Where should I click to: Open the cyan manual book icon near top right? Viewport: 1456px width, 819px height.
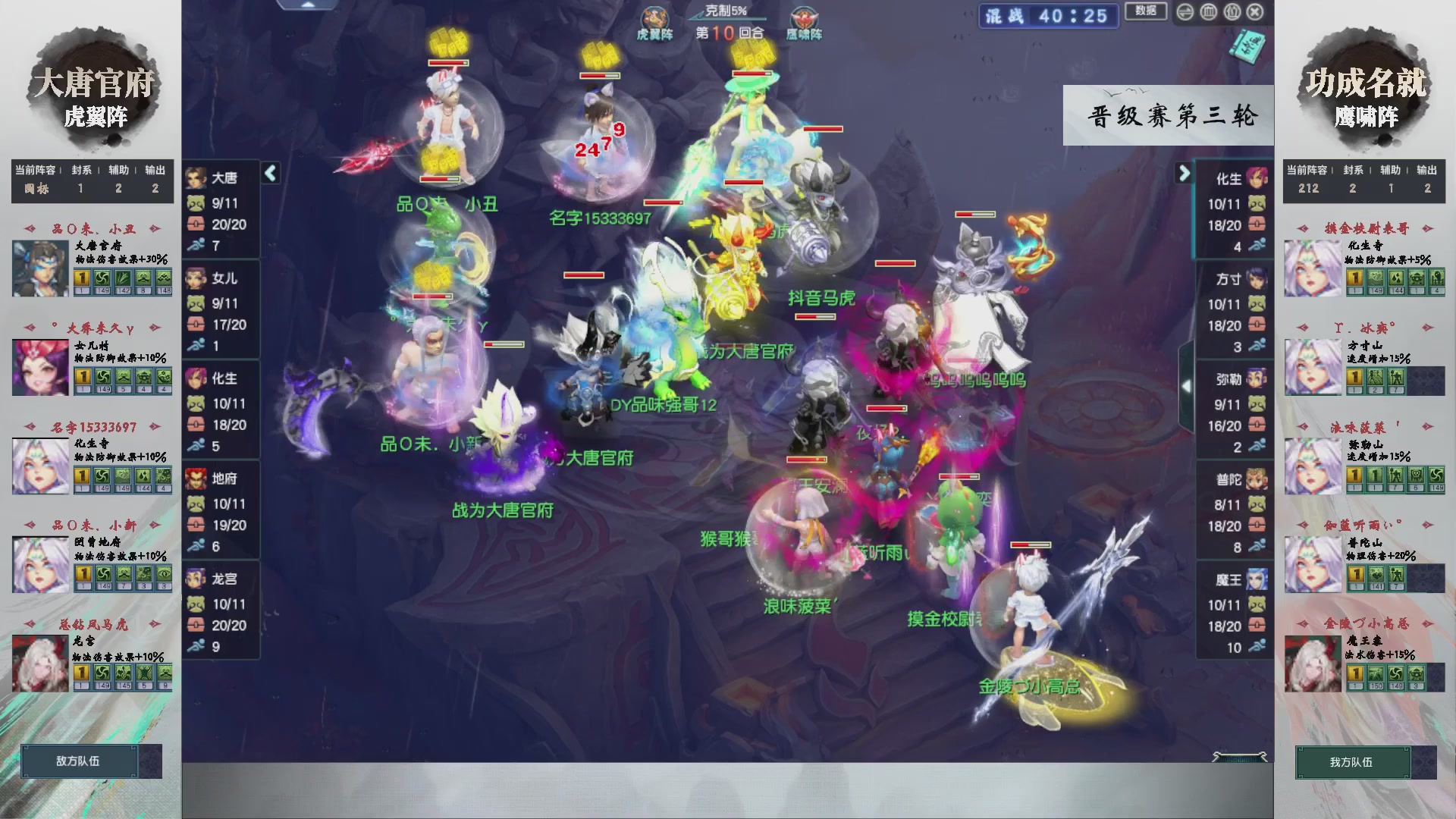[x=1247, y=47]
